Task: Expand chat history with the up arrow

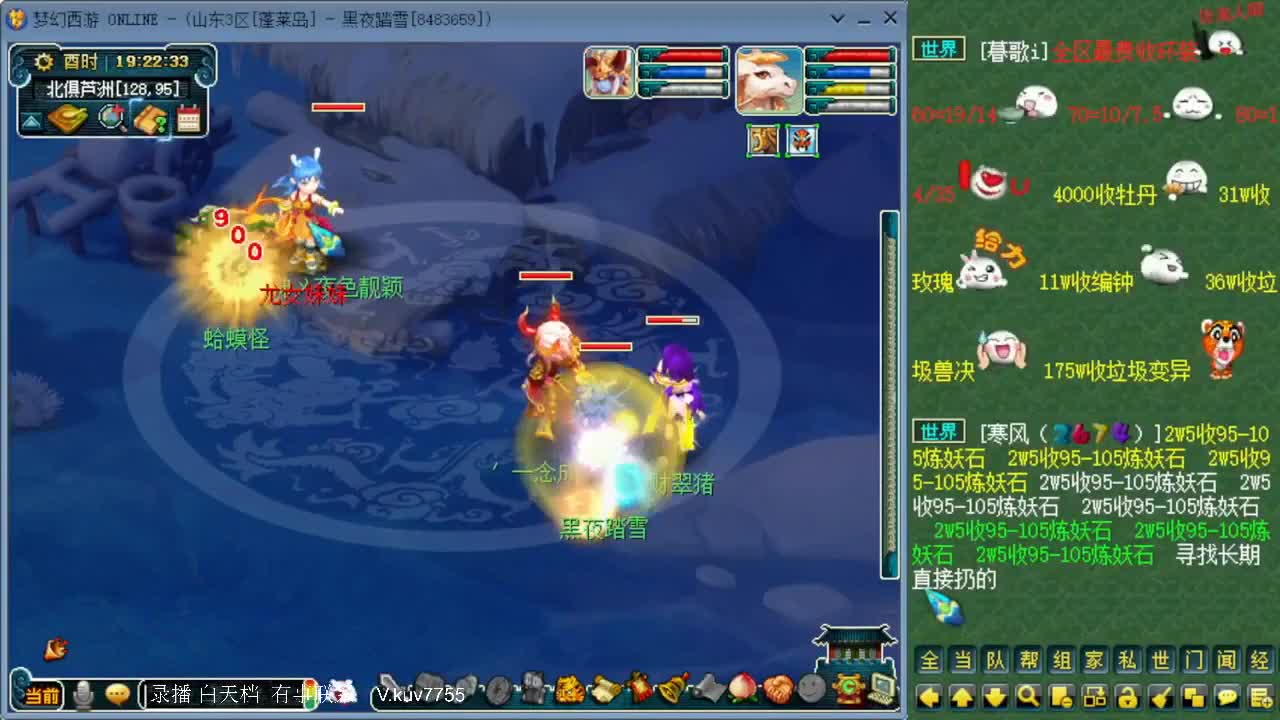Action: tap(961, 695)
